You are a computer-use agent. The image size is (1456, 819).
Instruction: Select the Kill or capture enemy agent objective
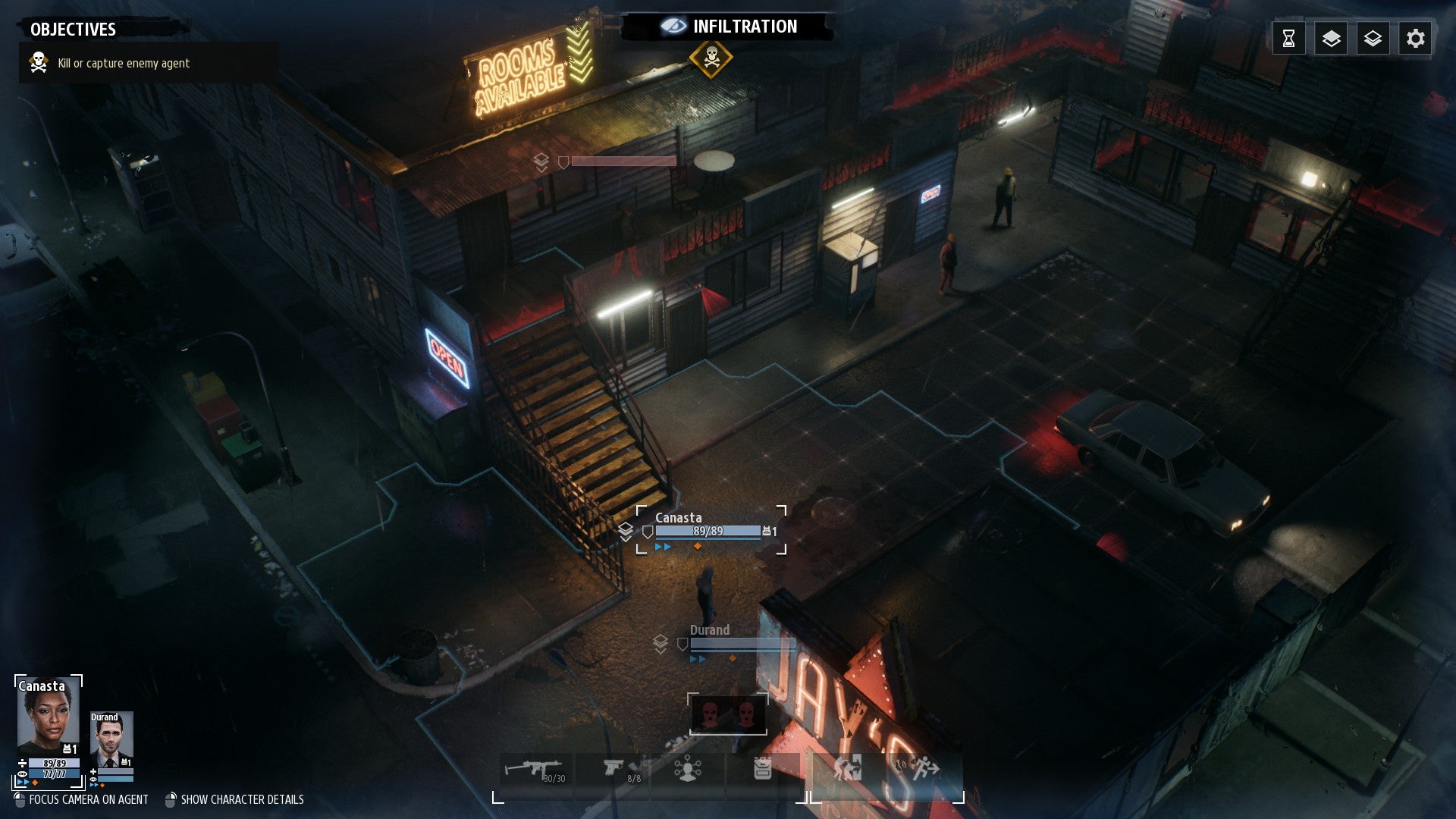(x=124, y=63)
